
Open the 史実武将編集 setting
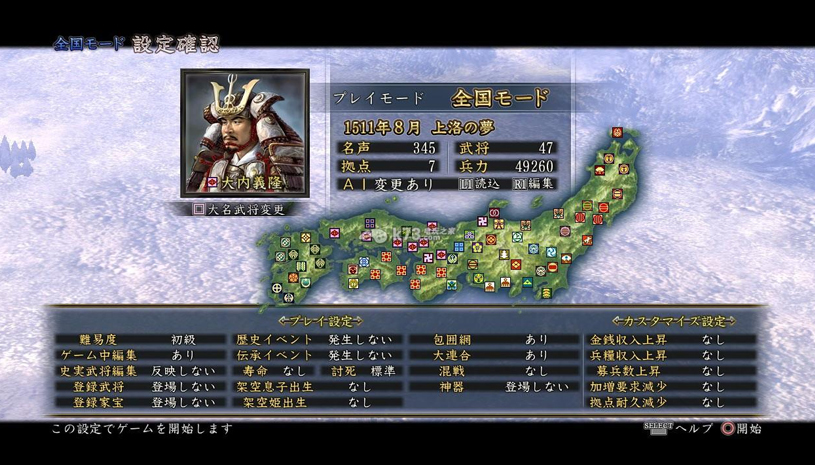tap(138, 371)
